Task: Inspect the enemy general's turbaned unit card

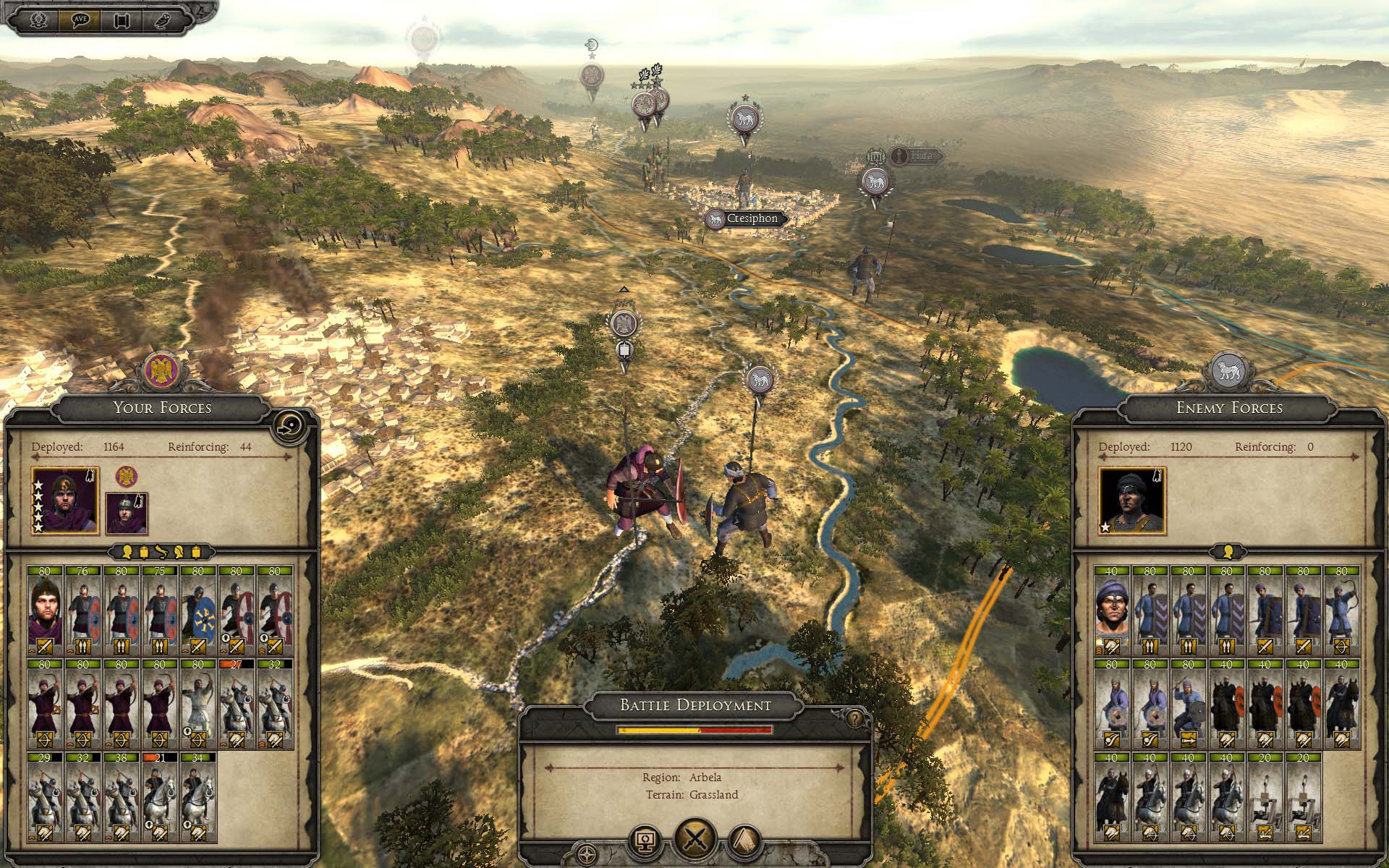Action: click(1111, 610)
